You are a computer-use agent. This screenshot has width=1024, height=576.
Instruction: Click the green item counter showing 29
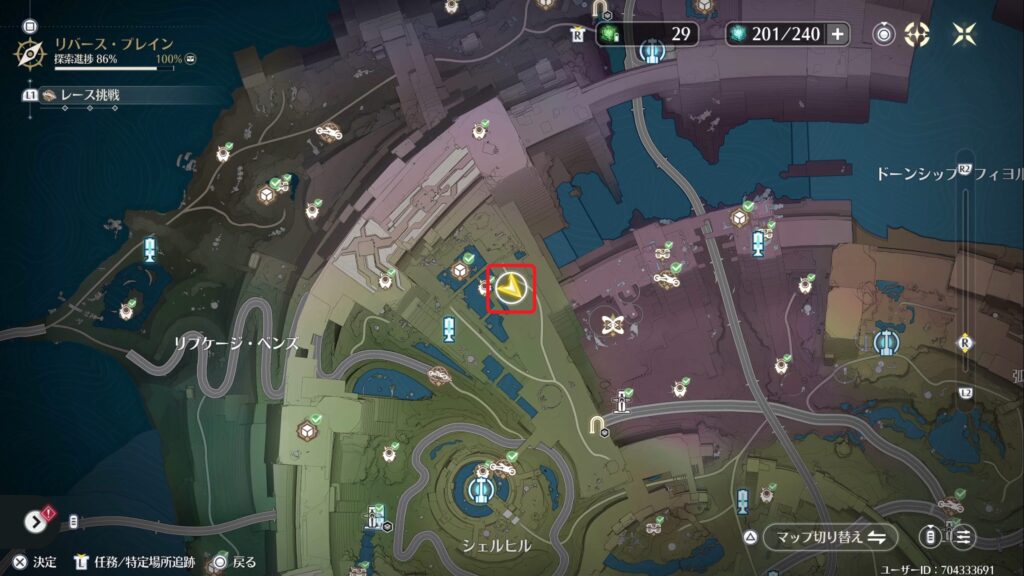point(648,34)
